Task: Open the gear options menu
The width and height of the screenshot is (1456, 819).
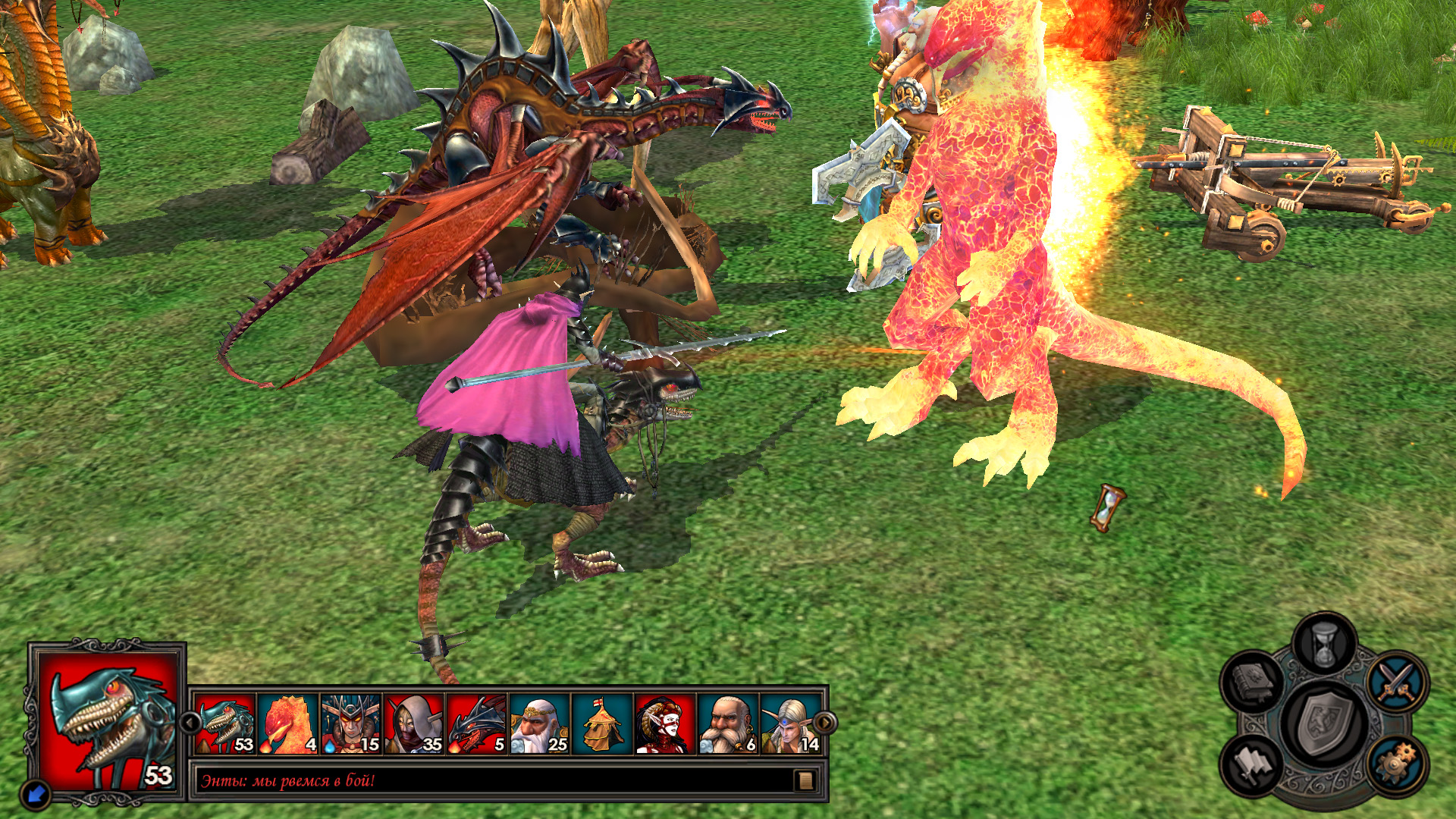Action: (x=1397, y=764)
